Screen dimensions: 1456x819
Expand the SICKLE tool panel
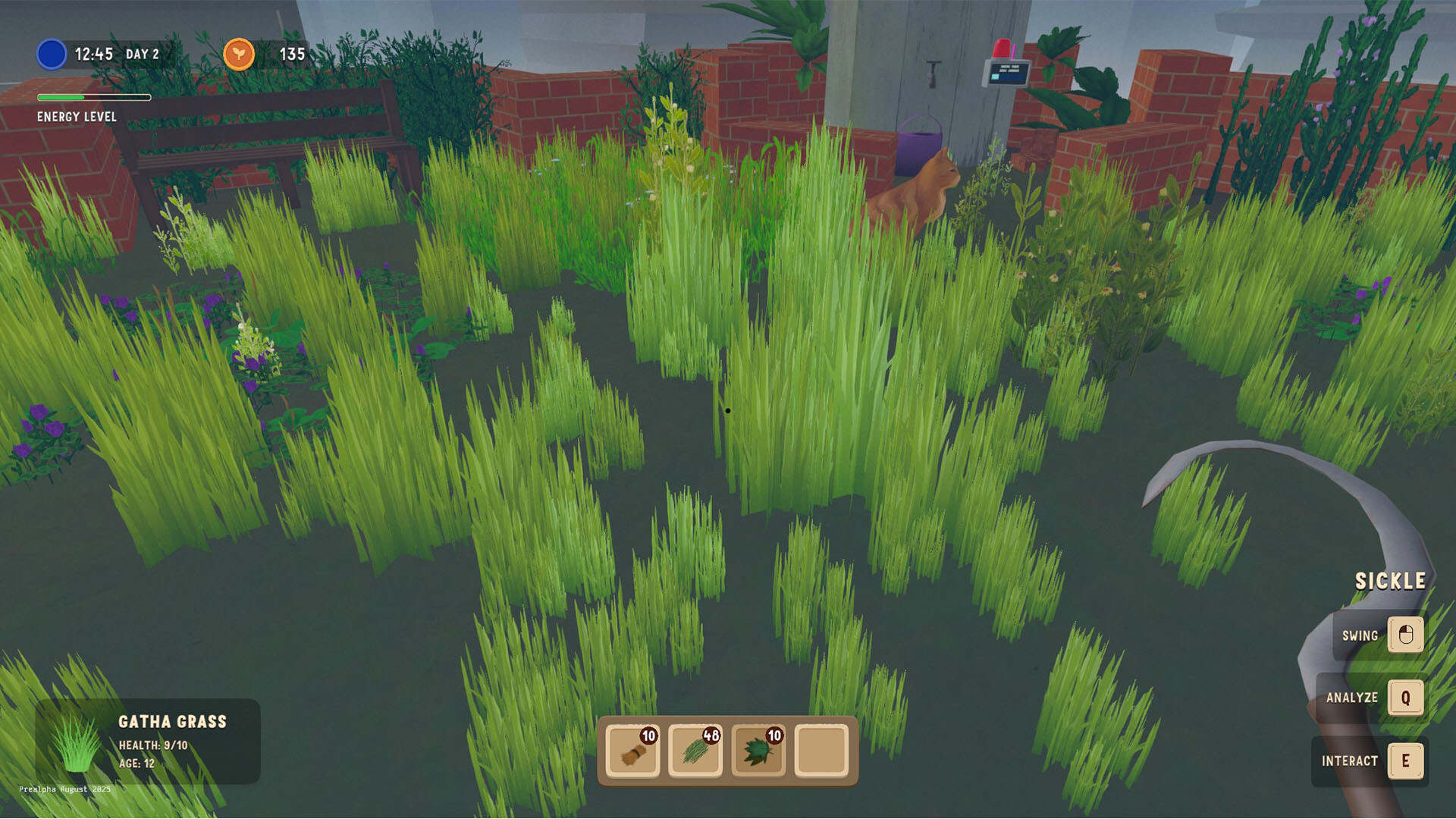[1392, 581]
